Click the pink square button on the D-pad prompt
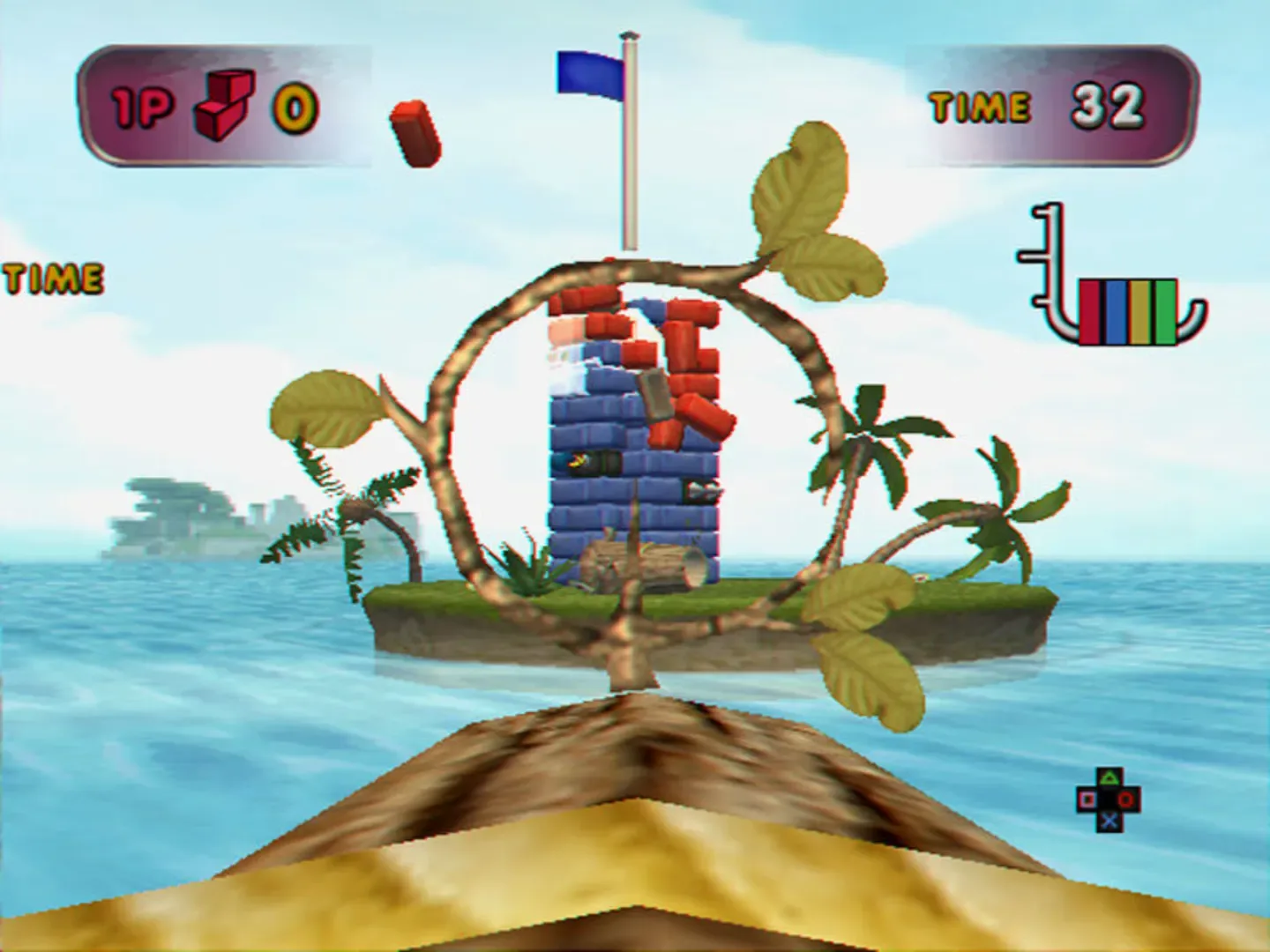The height and width of the screenshot is (952, 1270). coord(1087,799)
